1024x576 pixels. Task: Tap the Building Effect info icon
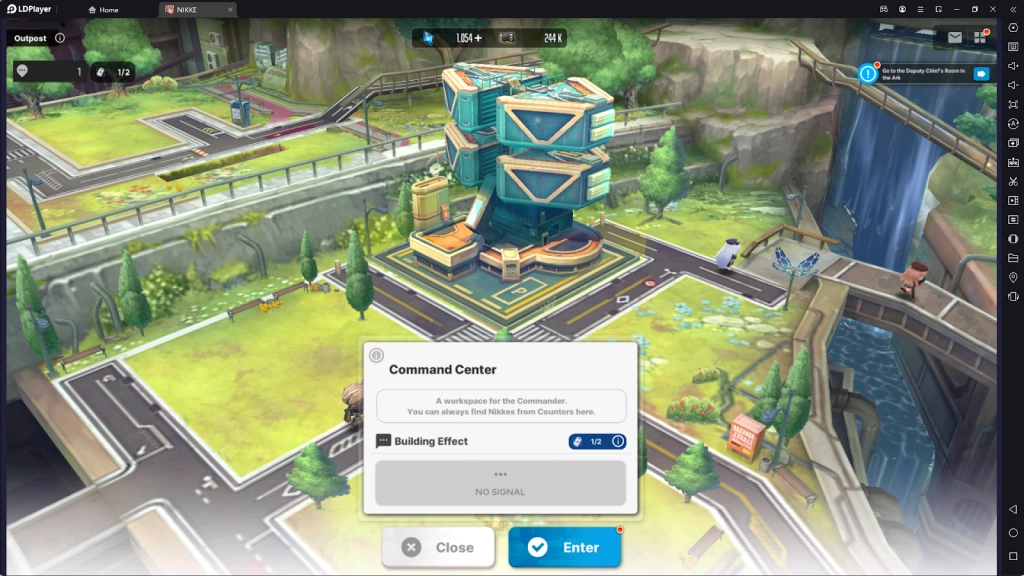point(618,441)
